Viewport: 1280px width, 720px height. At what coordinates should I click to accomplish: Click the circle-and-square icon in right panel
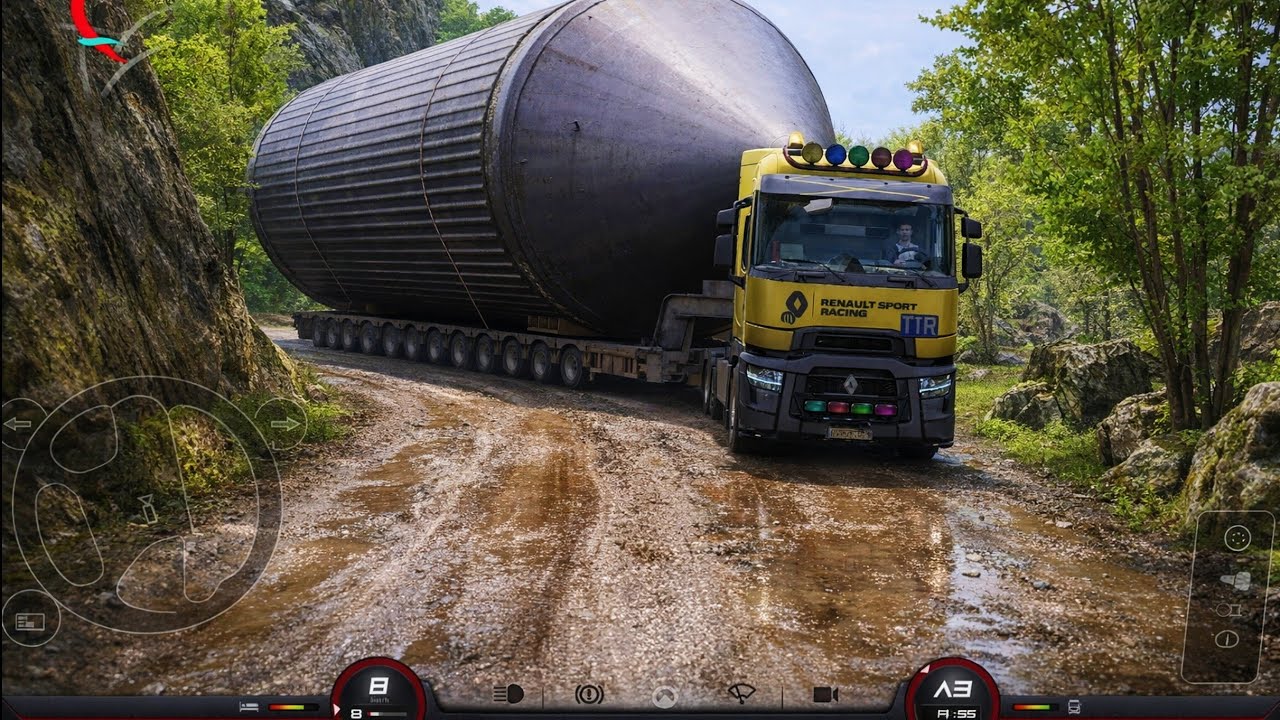(1228, 609)
